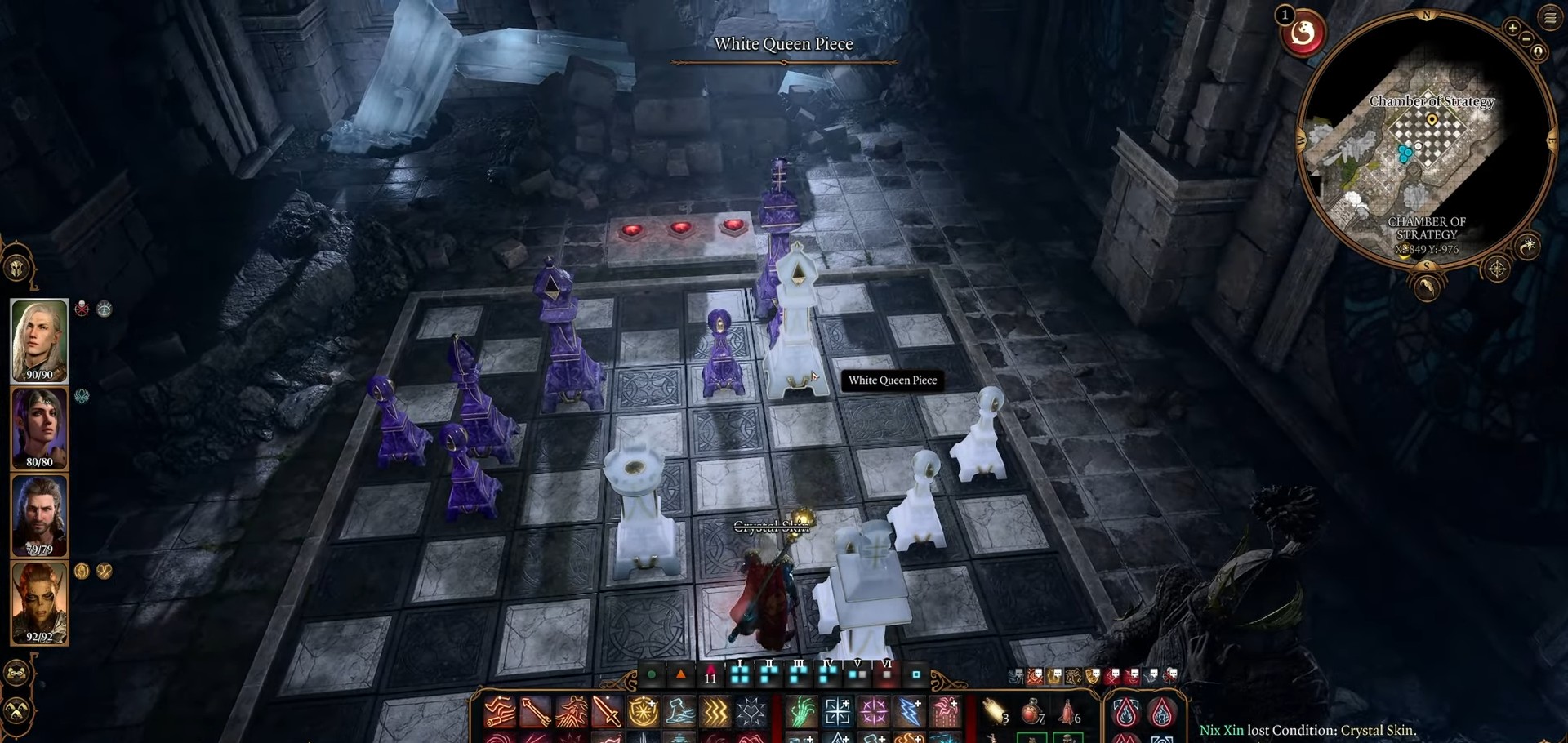Zoom in on the minimap

[1512, 28]
